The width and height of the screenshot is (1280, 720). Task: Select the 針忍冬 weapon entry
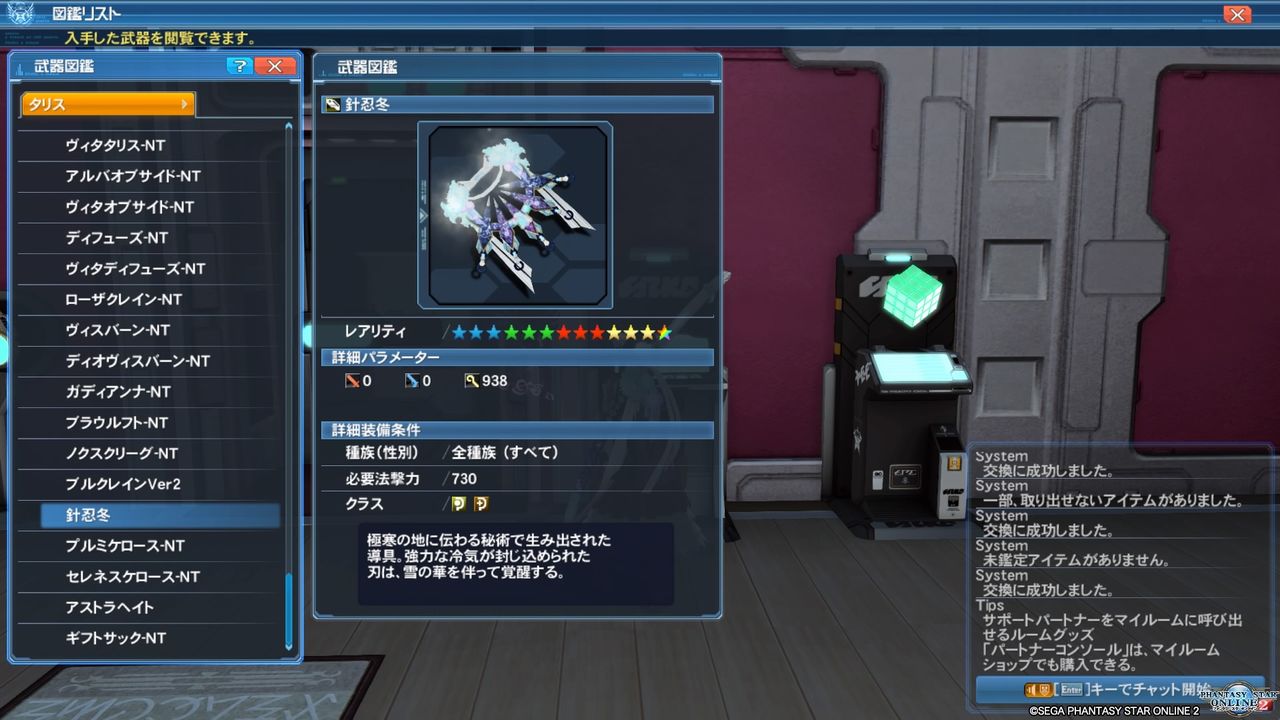tap(150, 514)
